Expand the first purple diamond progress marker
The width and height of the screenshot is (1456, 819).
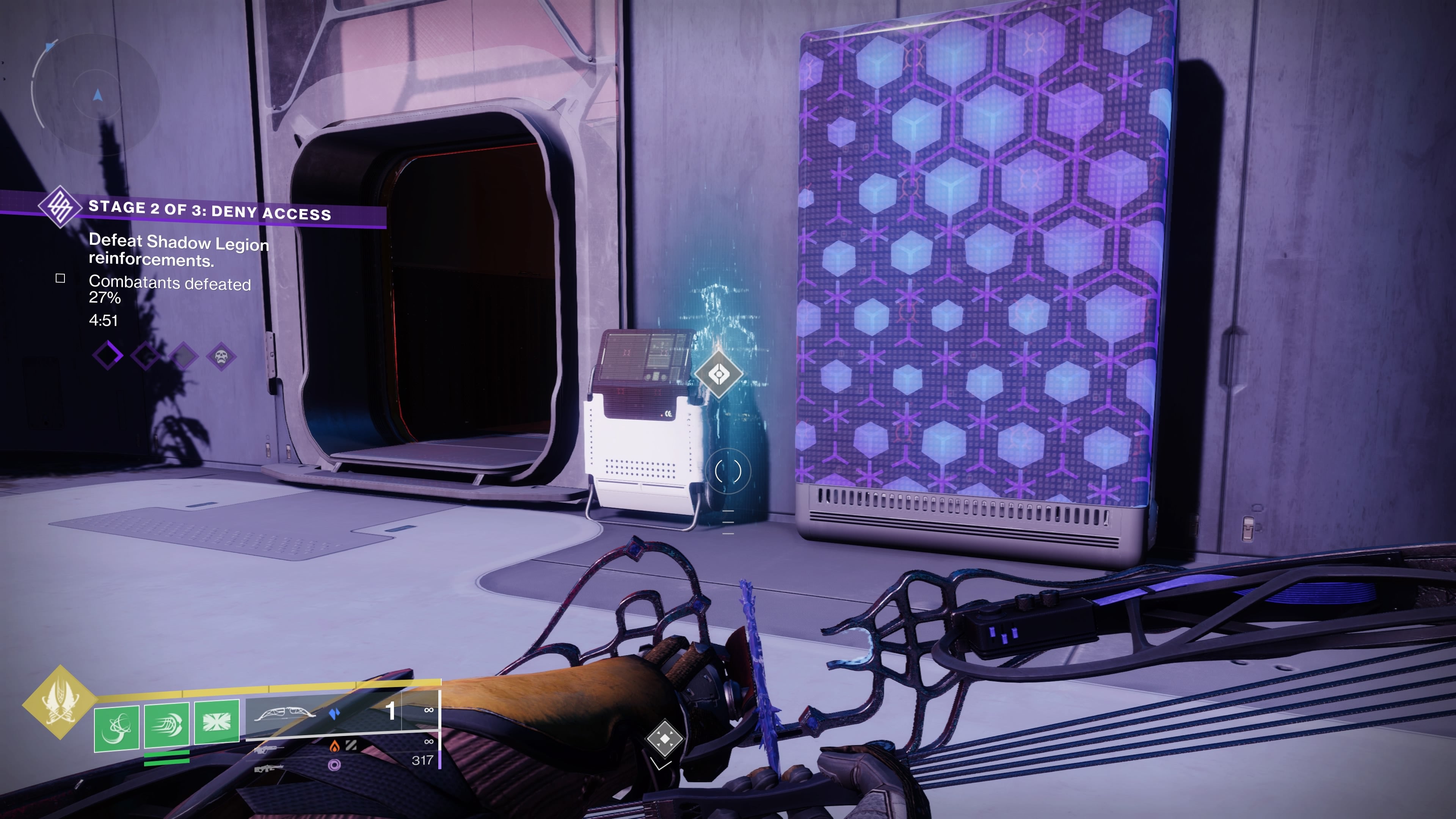107,357
